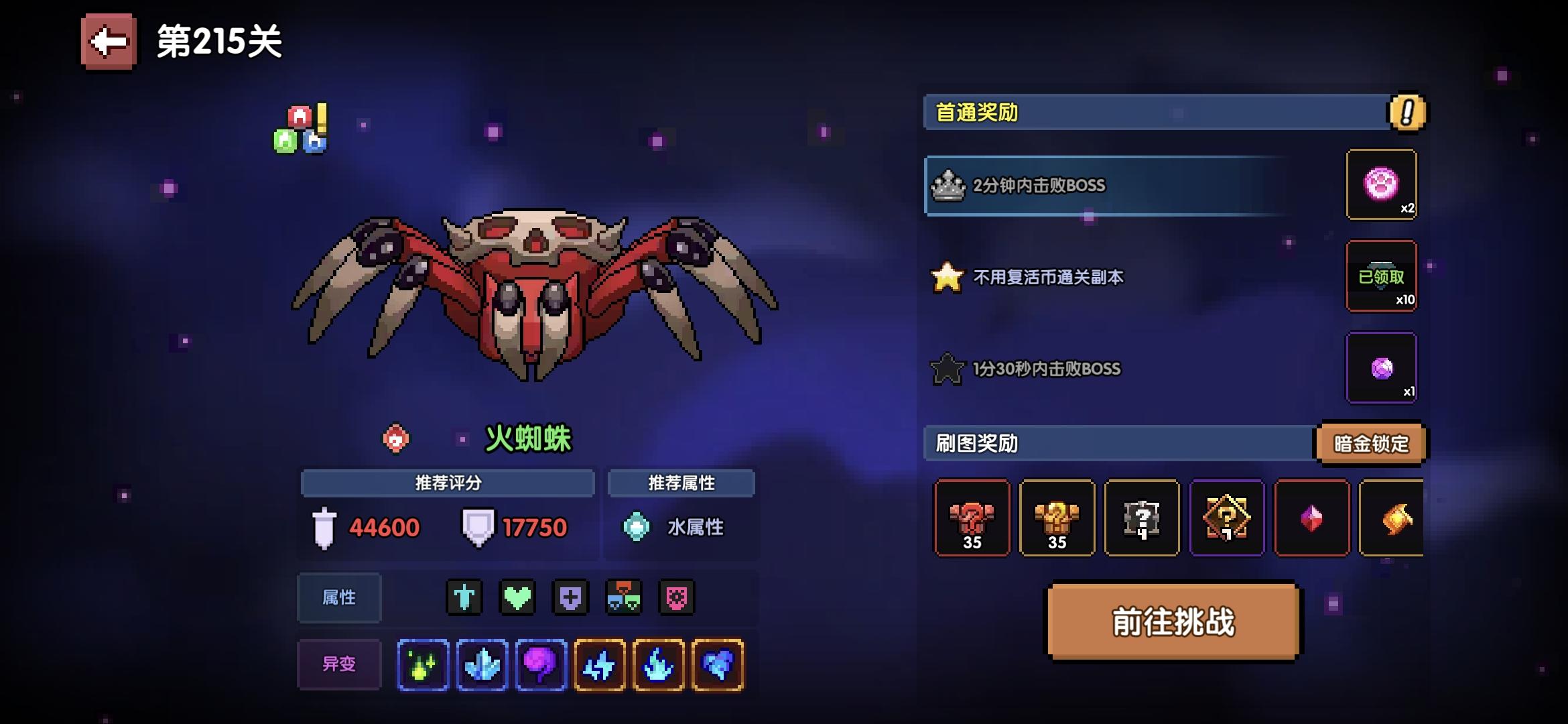This screenshot has height=724, width=1568.
Task: Click the purple brain mutation icon
Action: click(x=541, y=664)
